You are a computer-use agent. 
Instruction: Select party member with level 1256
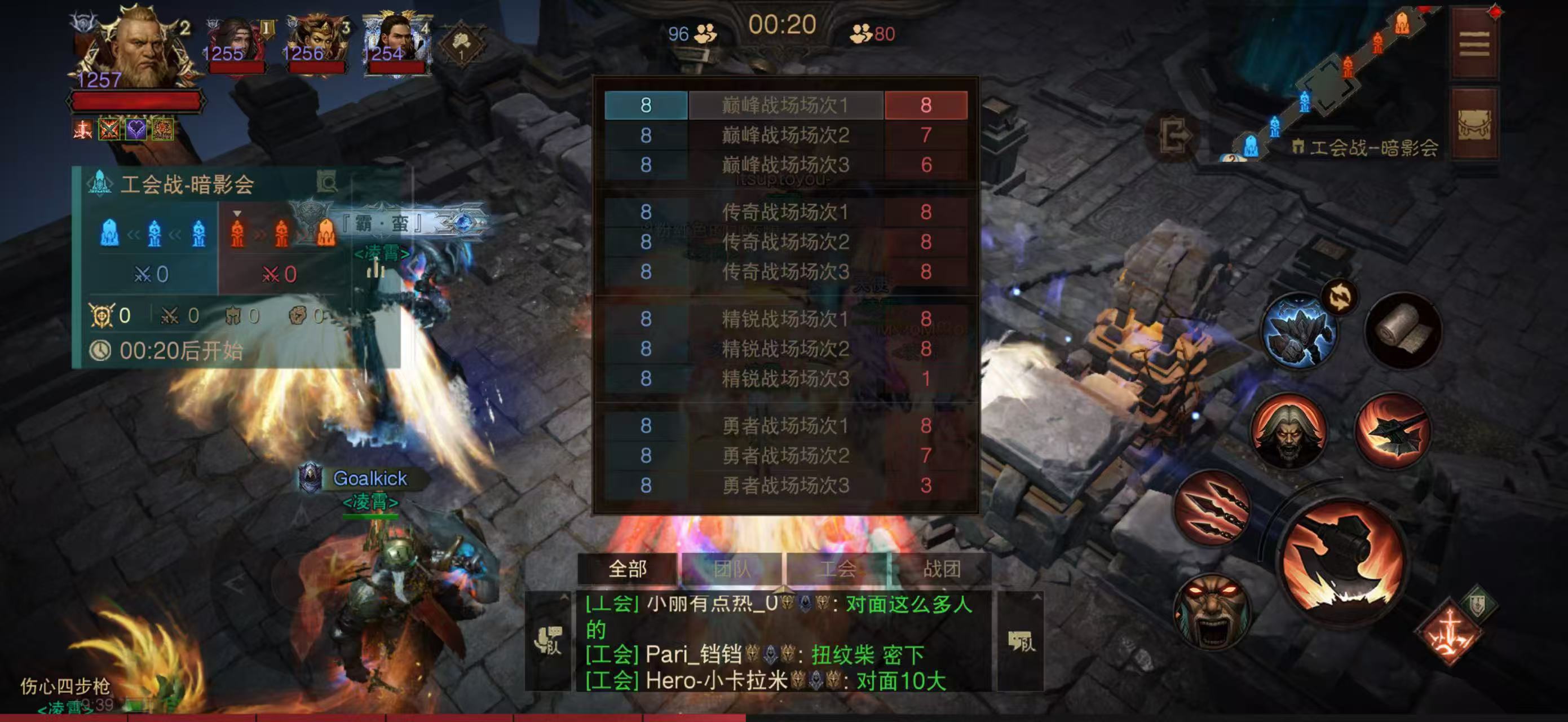(x=316, y=44)
